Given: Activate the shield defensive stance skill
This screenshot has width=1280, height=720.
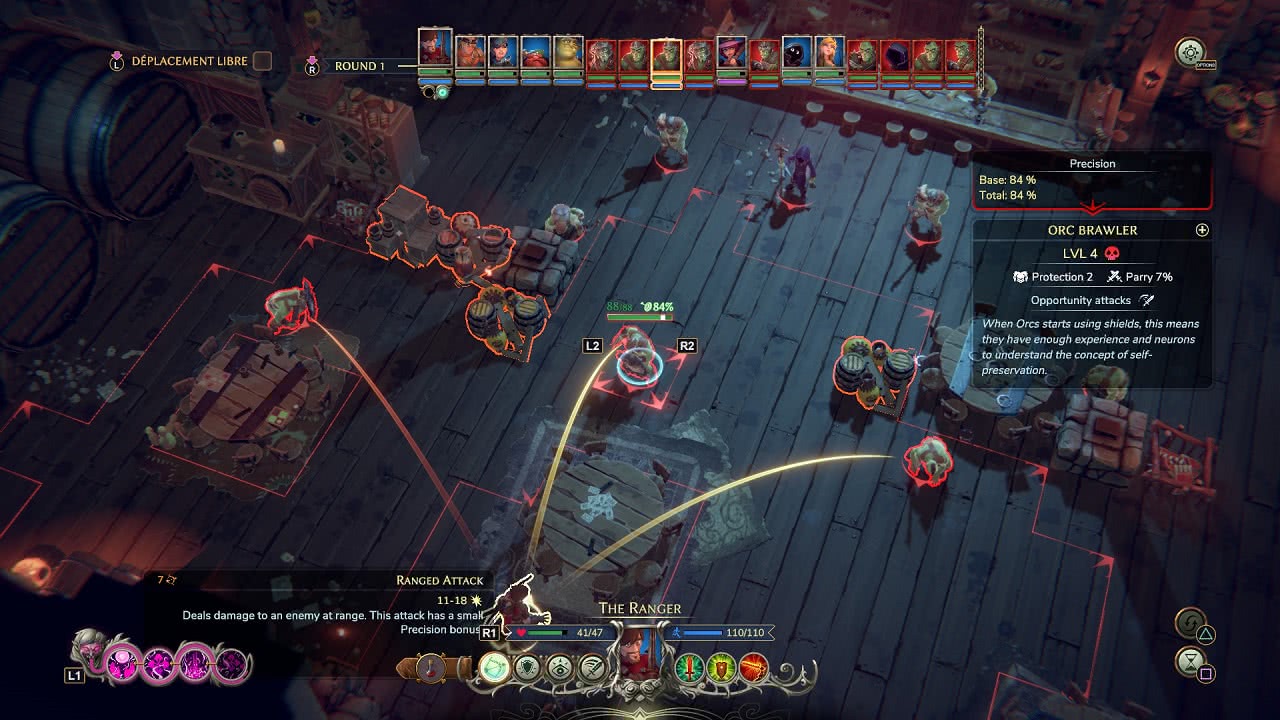Looking at the screenshot, I should coord(527,668).
